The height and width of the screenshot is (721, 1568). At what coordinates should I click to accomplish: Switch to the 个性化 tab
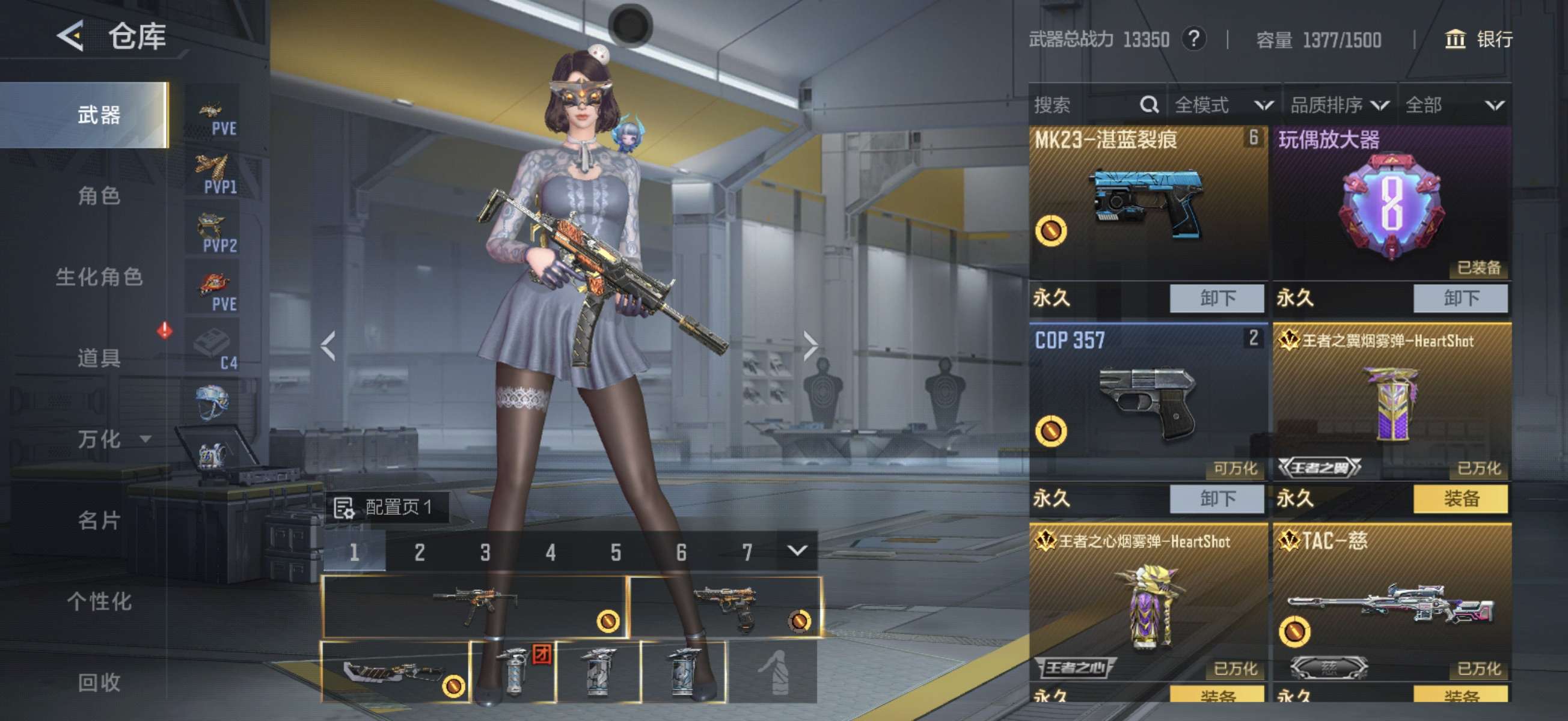[99, 601]
